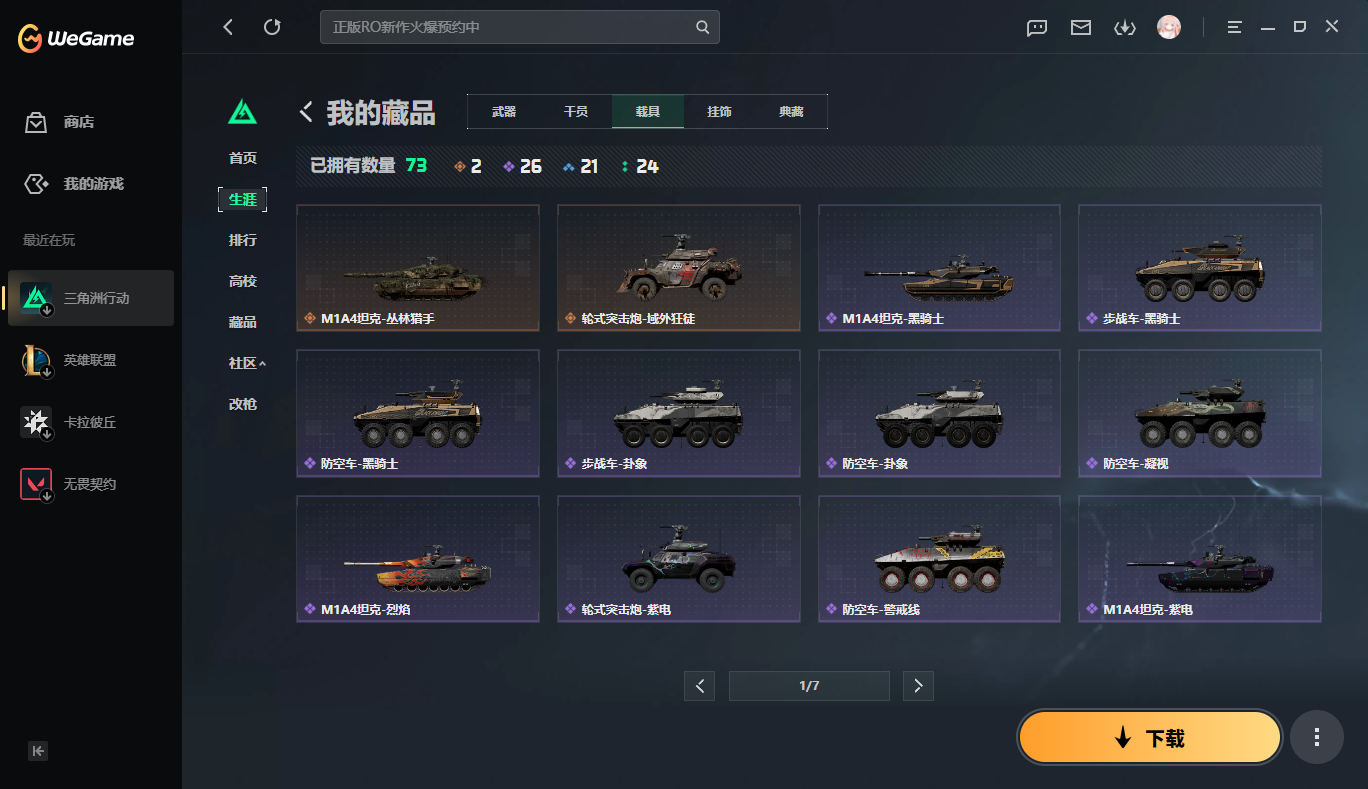This screenshot has width=1368, height=789.
Task: Open the download manager icon in the titlebar
Action: [x=1124, y=27]
